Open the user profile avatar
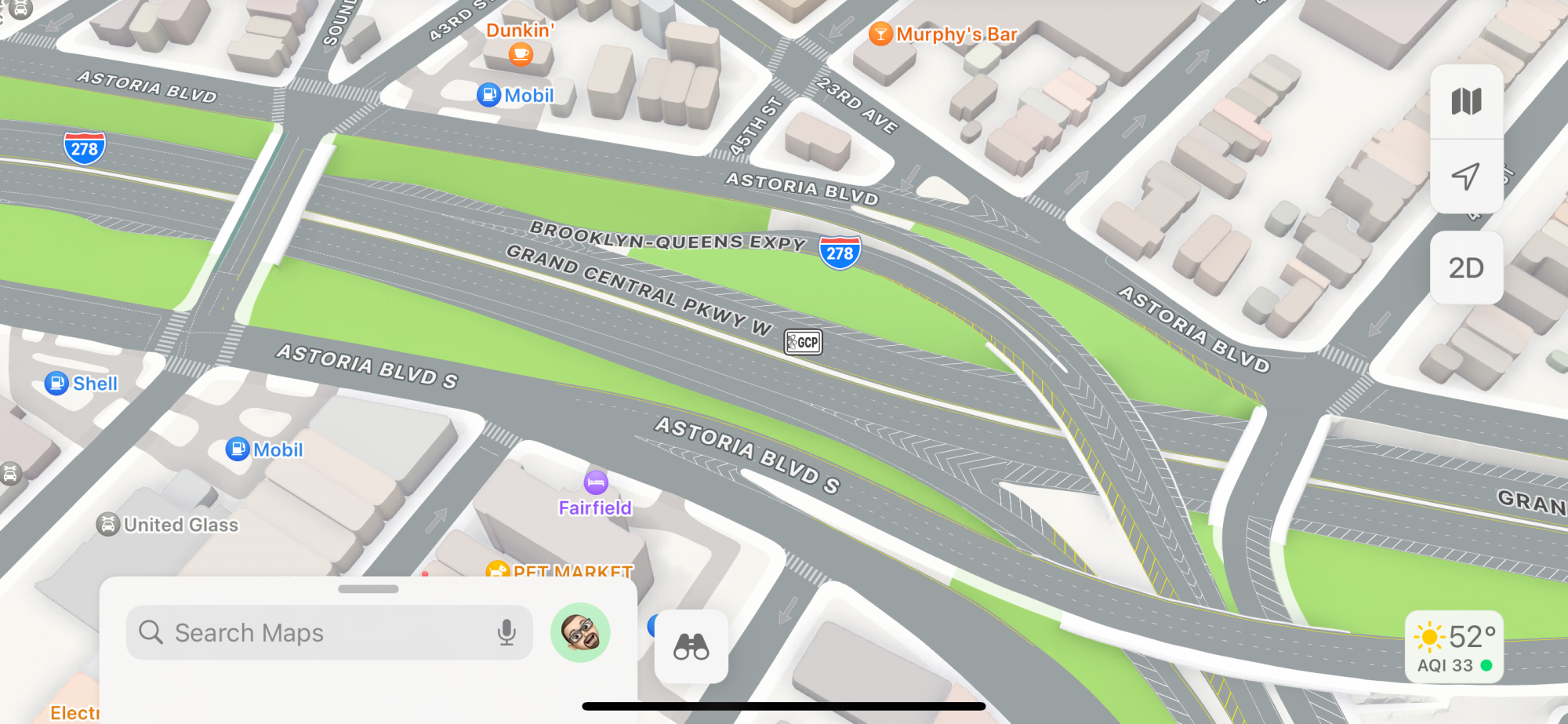 click(580, 632)
